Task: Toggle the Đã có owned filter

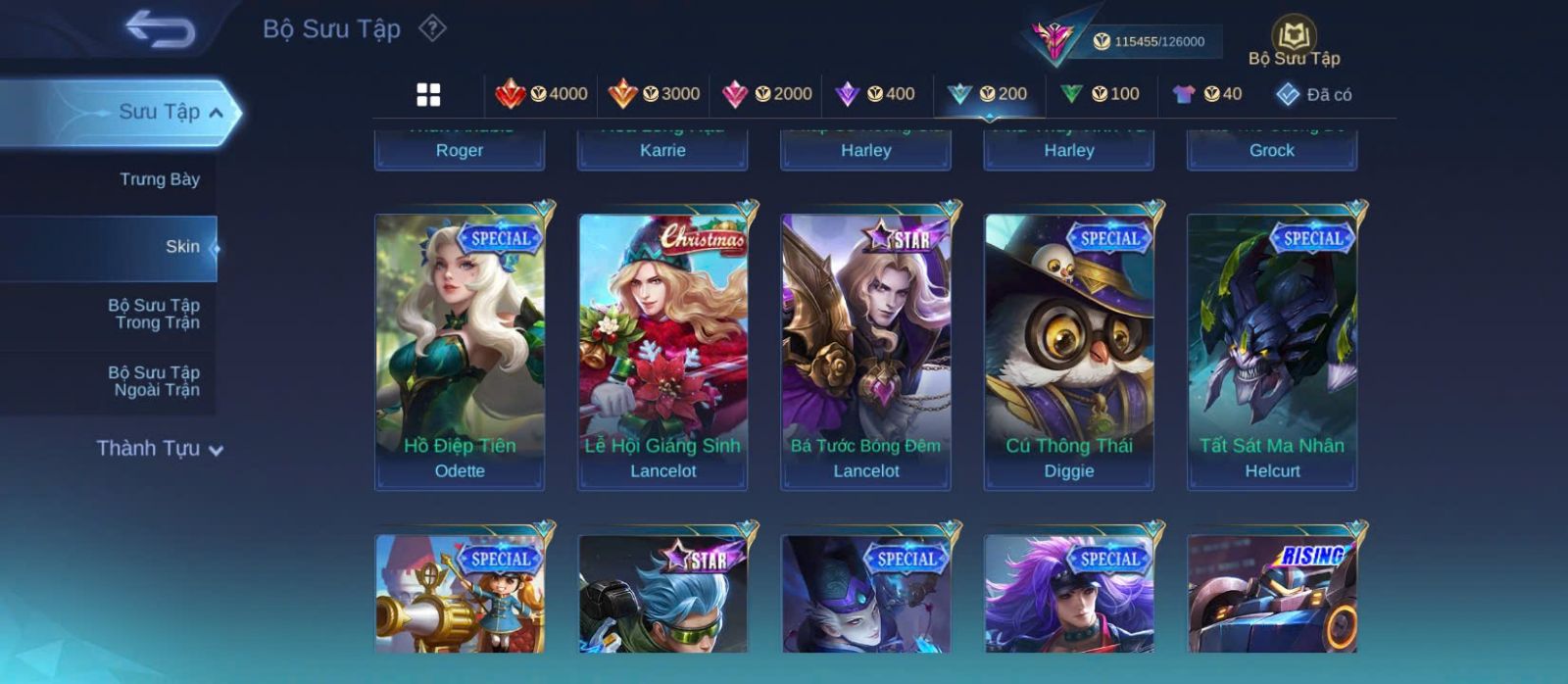Action: tap(1313, 94)
